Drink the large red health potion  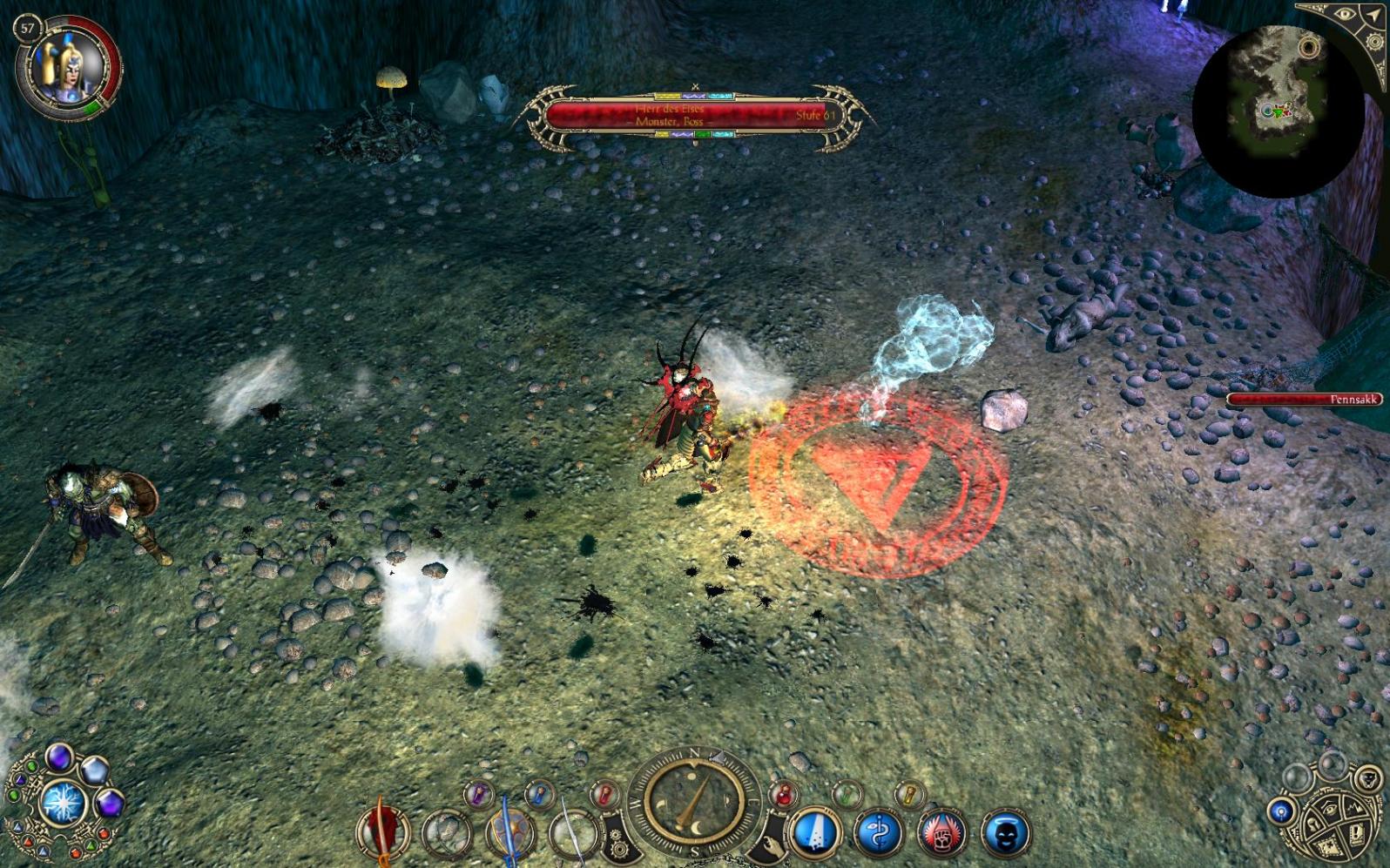point(783,794)
